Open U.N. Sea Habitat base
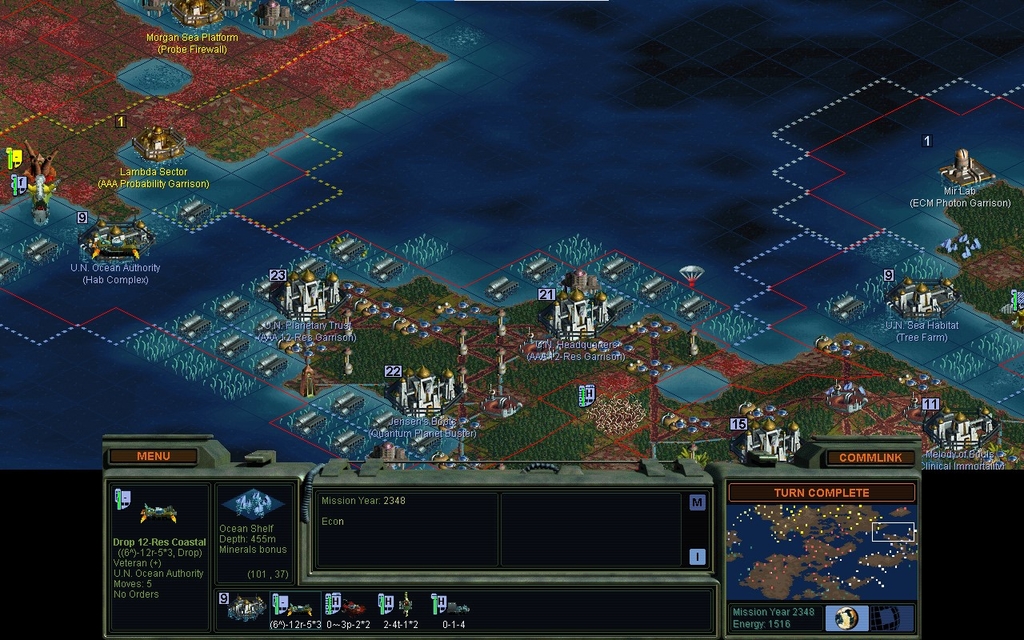1024x640 pixels. tap(921, 298)
